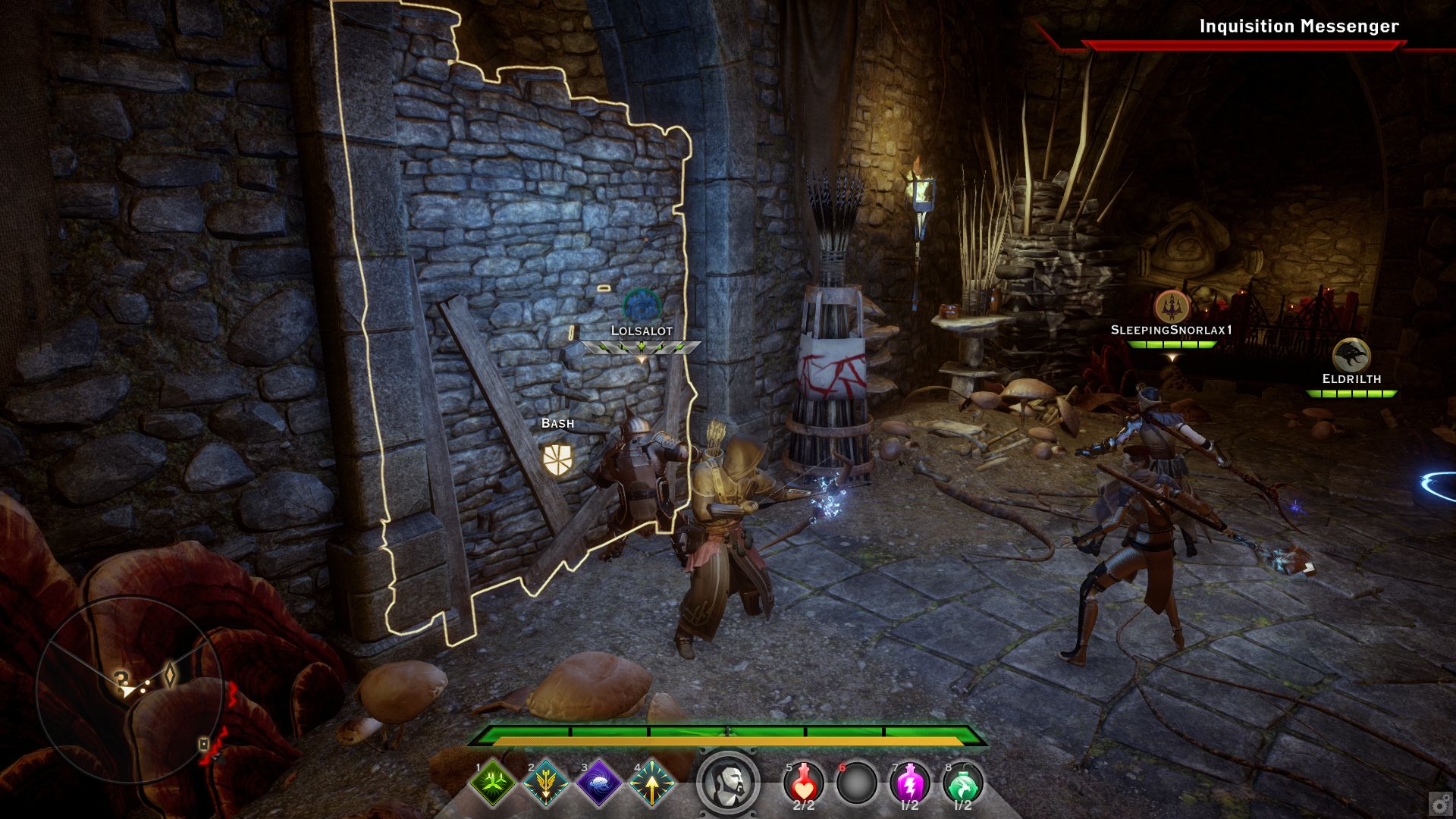
Task: Click the diamond marker on the minimap
Action: pyautogui.click(x=170, y=674)
